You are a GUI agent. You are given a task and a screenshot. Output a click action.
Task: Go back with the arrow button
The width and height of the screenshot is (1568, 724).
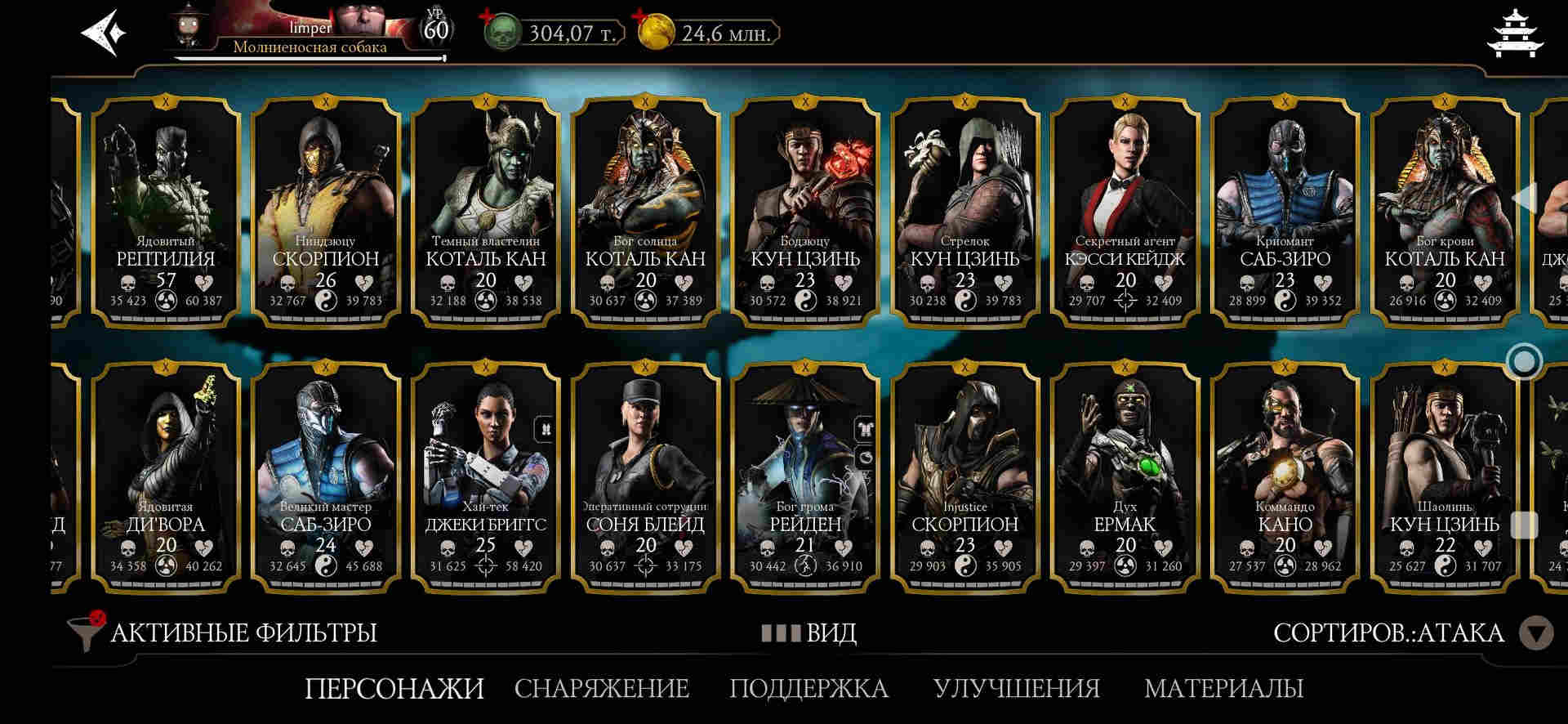[x=104, y=34]
